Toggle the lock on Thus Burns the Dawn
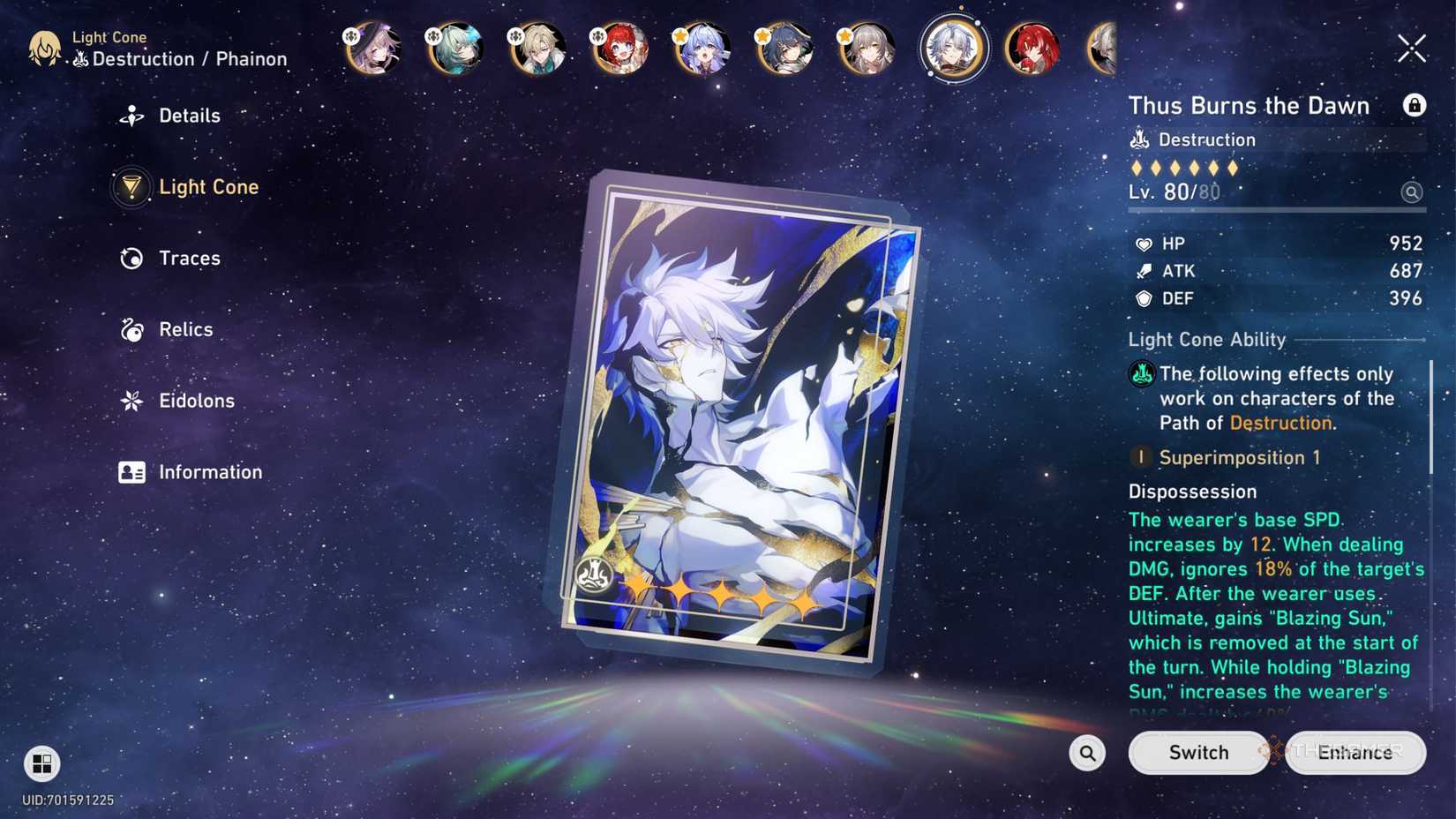This screenshot has width=1456, height=819. 1415,104
